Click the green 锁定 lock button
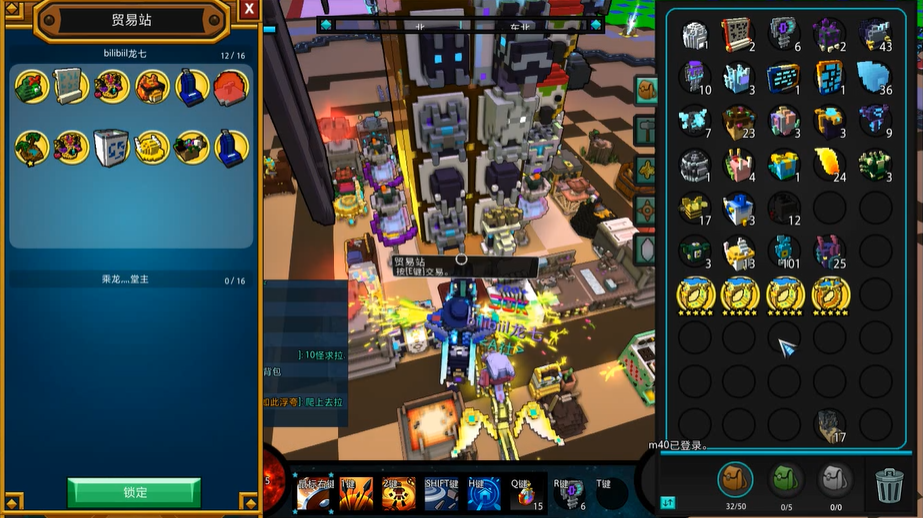Viewport: 923px width, 518px height. point(134,492)
